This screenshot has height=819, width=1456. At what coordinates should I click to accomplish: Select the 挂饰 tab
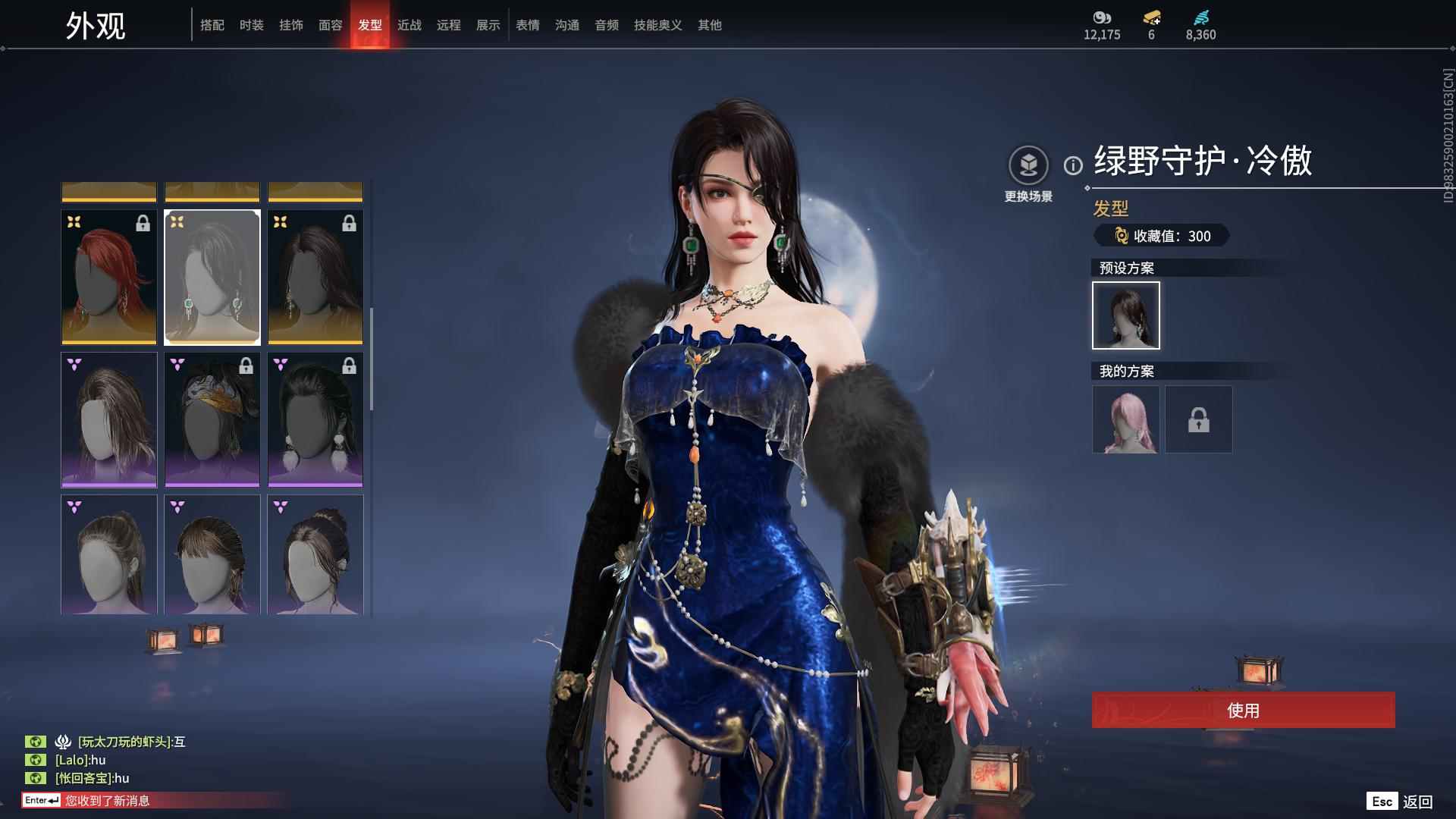[x=290, y=25]
